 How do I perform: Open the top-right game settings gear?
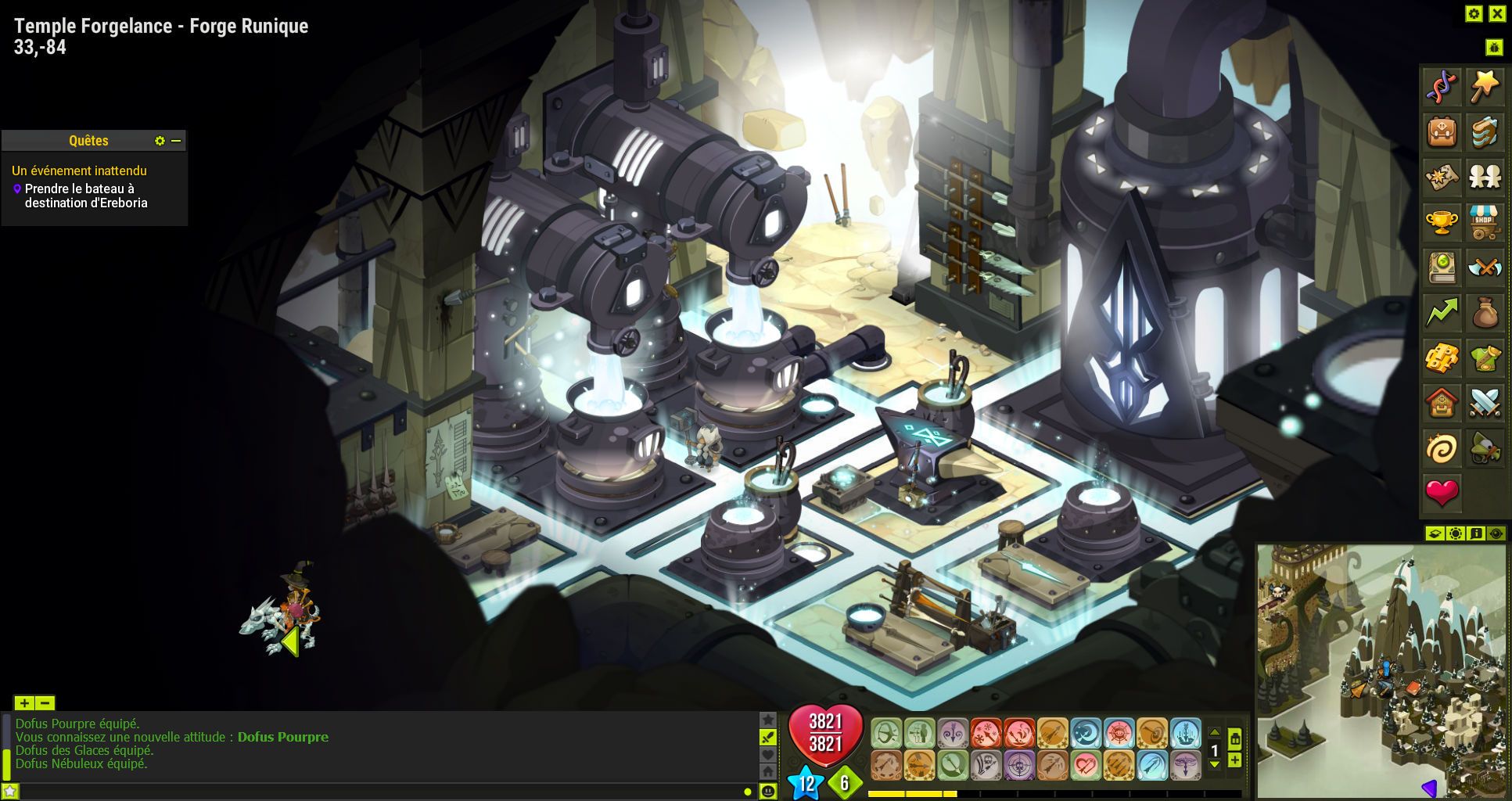point(1474,13)
